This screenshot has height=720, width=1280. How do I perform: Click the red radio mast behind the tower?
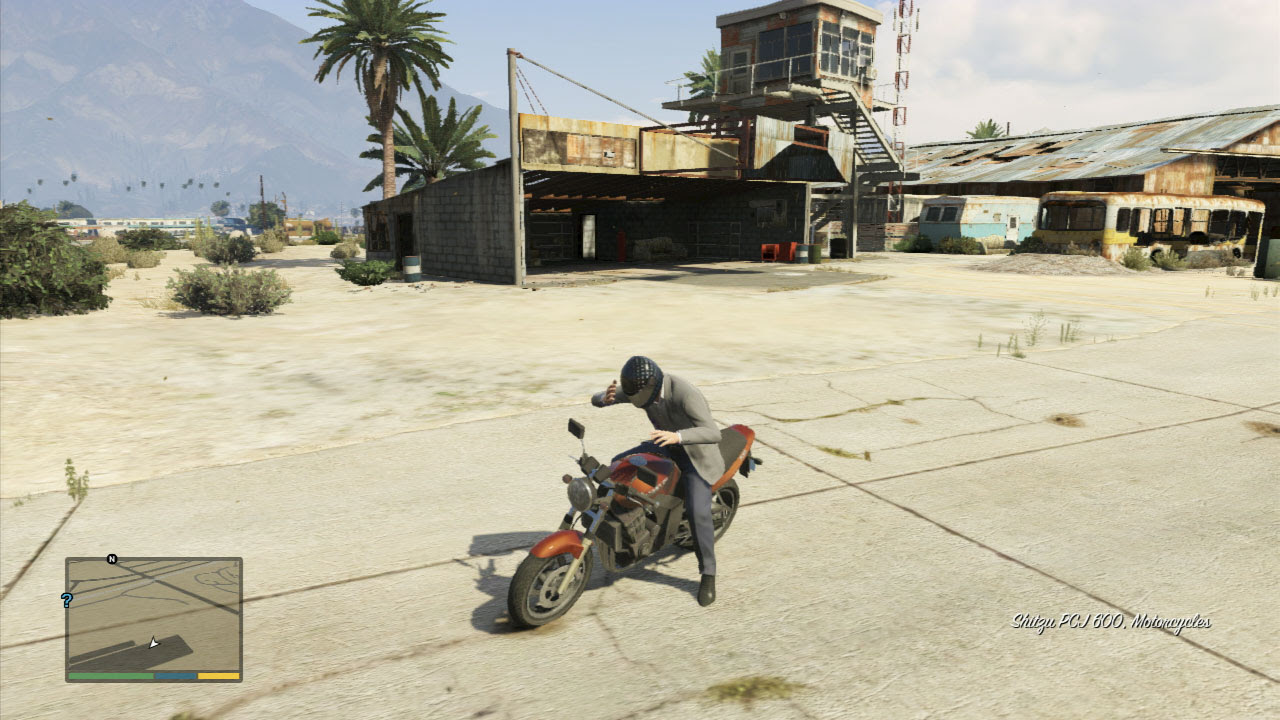point(900,60)
